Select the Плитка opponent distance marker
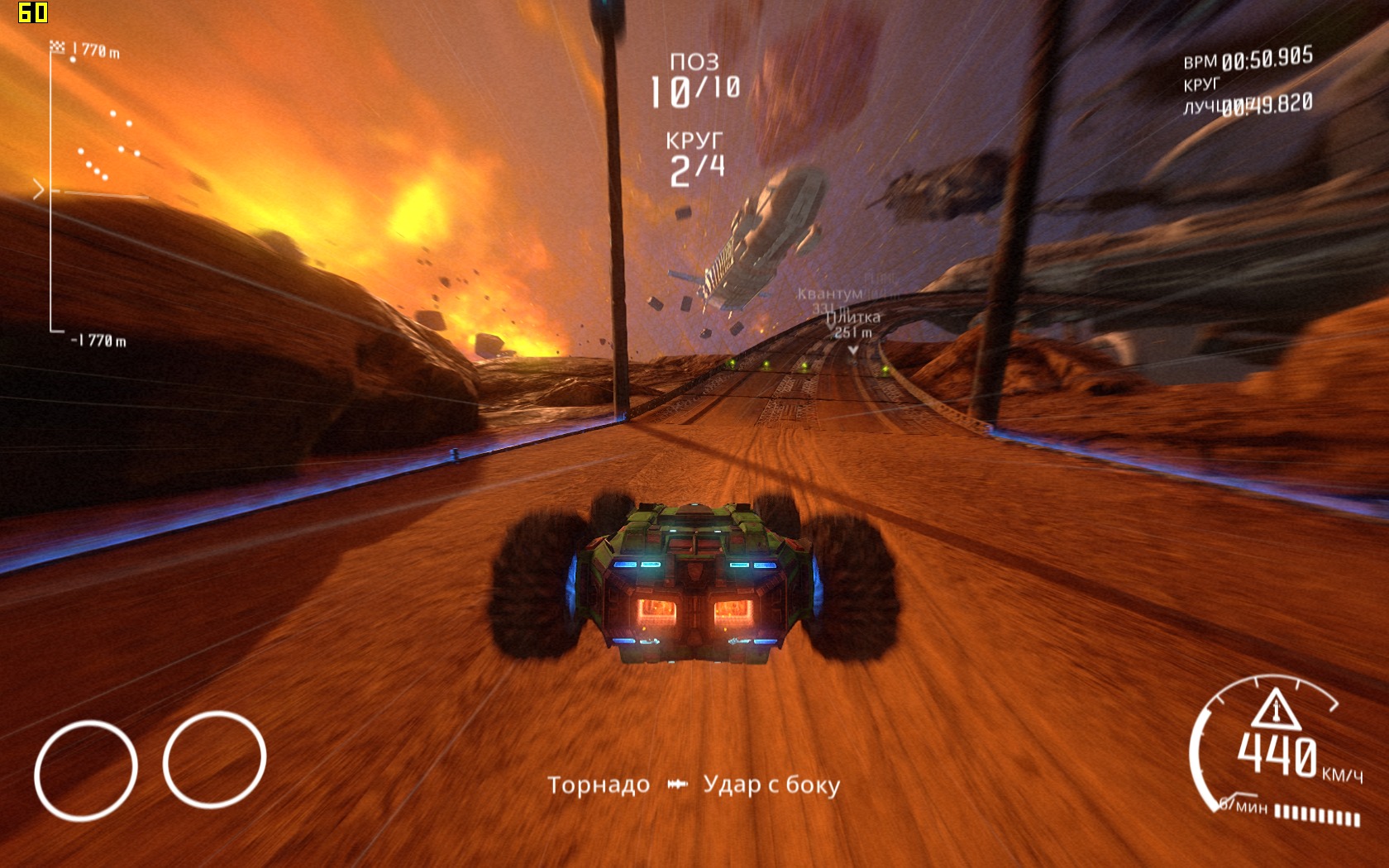1389x868 pixels. coord(854,325)
